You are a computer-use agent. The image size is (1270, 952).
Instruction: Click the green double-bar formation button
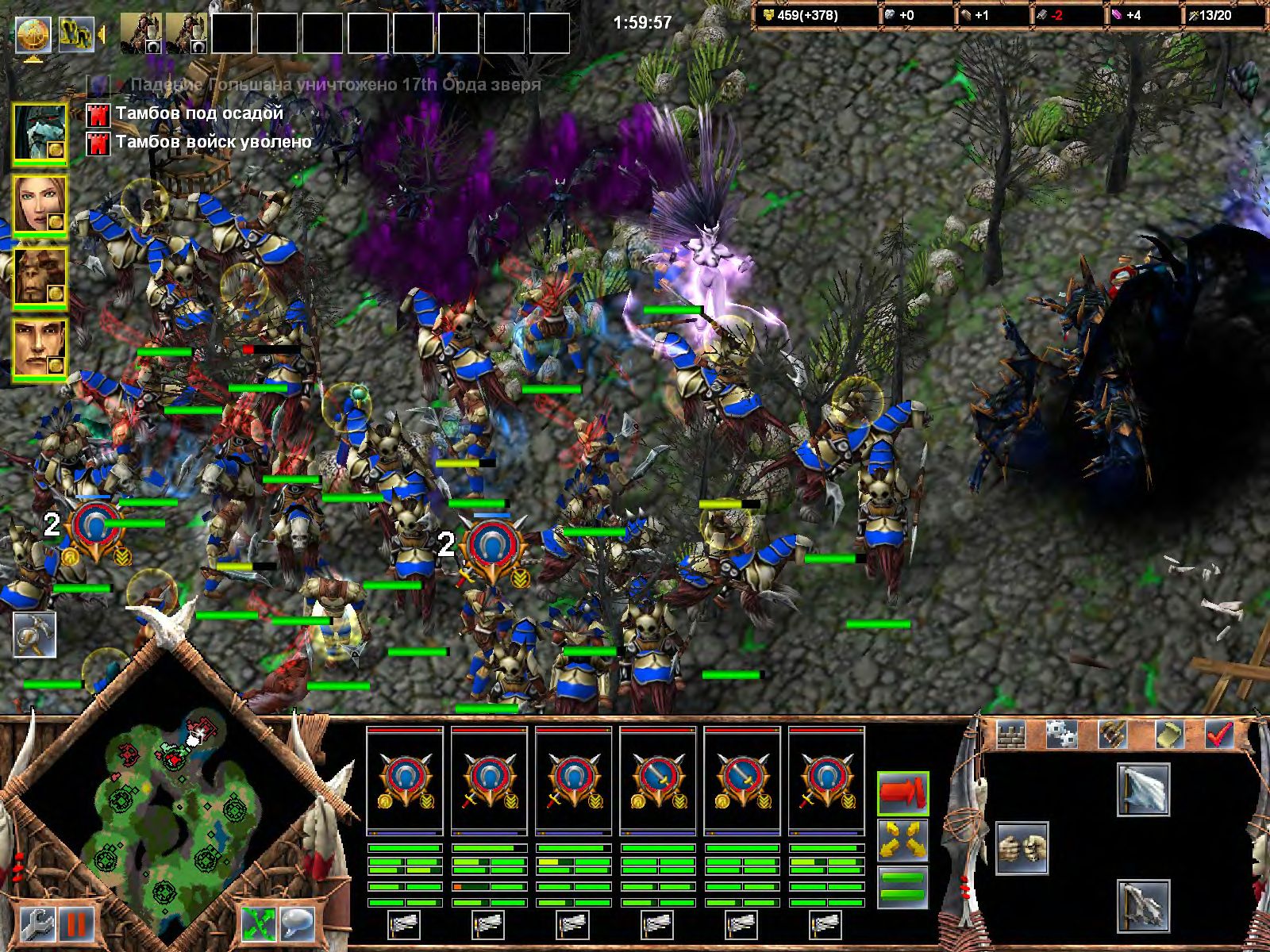[x=903, y=887]
